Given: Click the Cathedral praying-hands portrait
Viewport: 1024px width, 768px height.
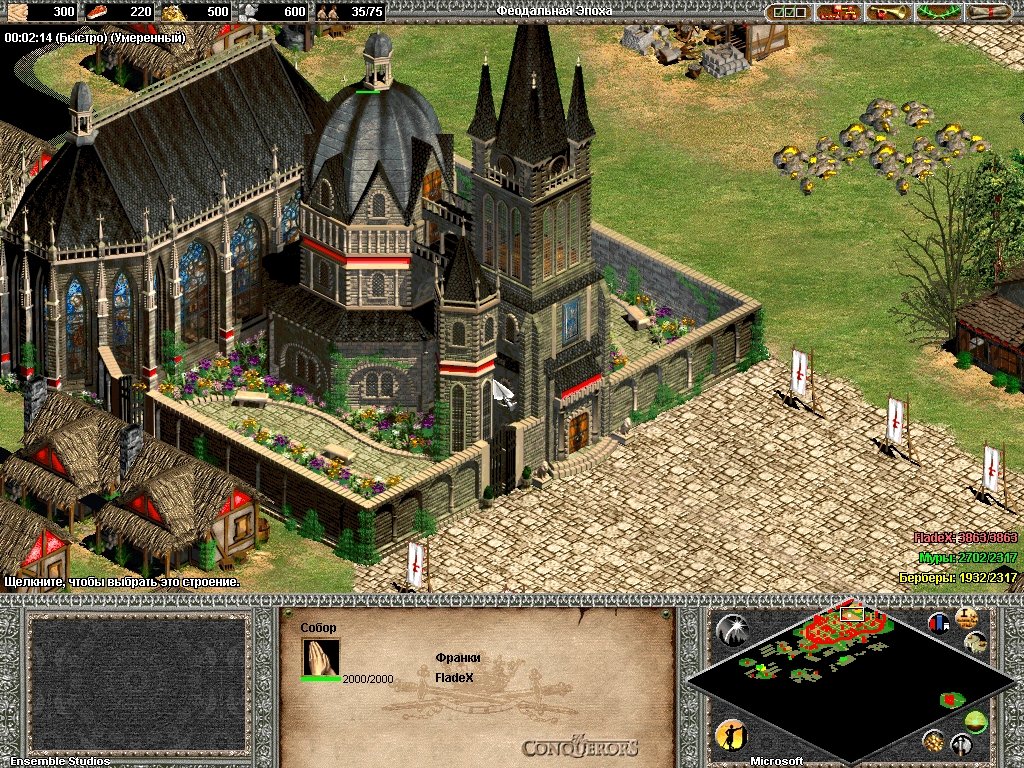Looking at the screenshot, I should (x=321, y=657).
